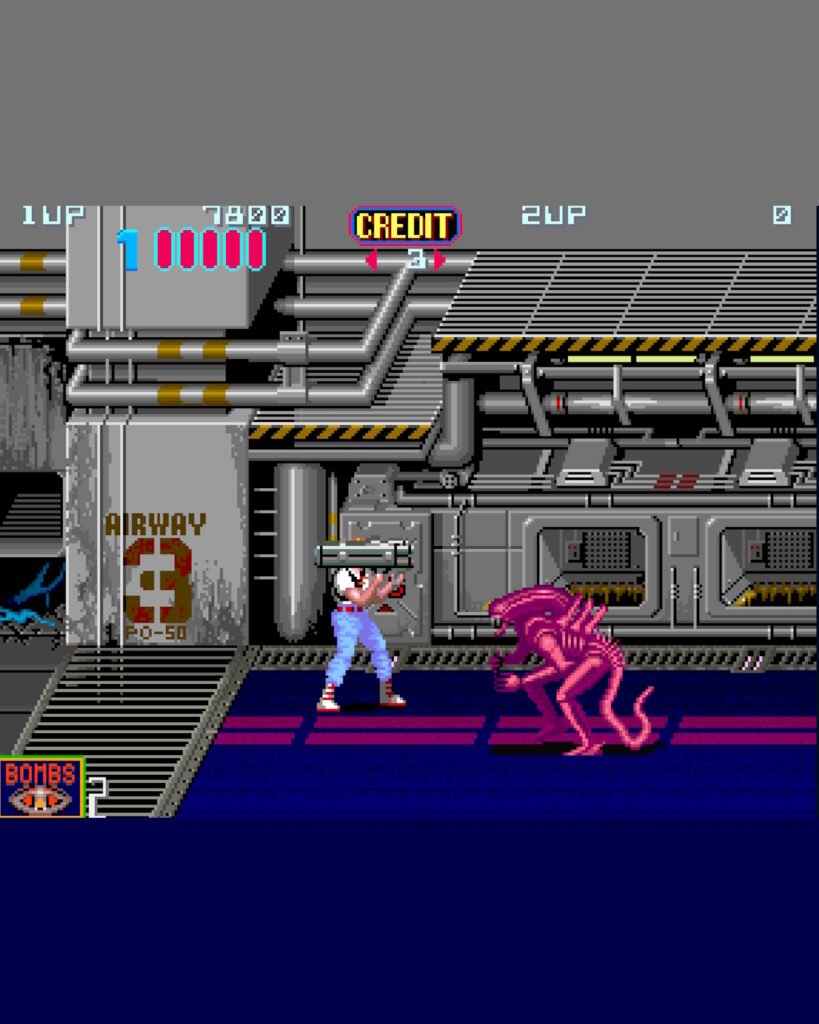Screen dimensions: 819x1024
Task: Select the BOMBS icon
Action: (41, 787)
